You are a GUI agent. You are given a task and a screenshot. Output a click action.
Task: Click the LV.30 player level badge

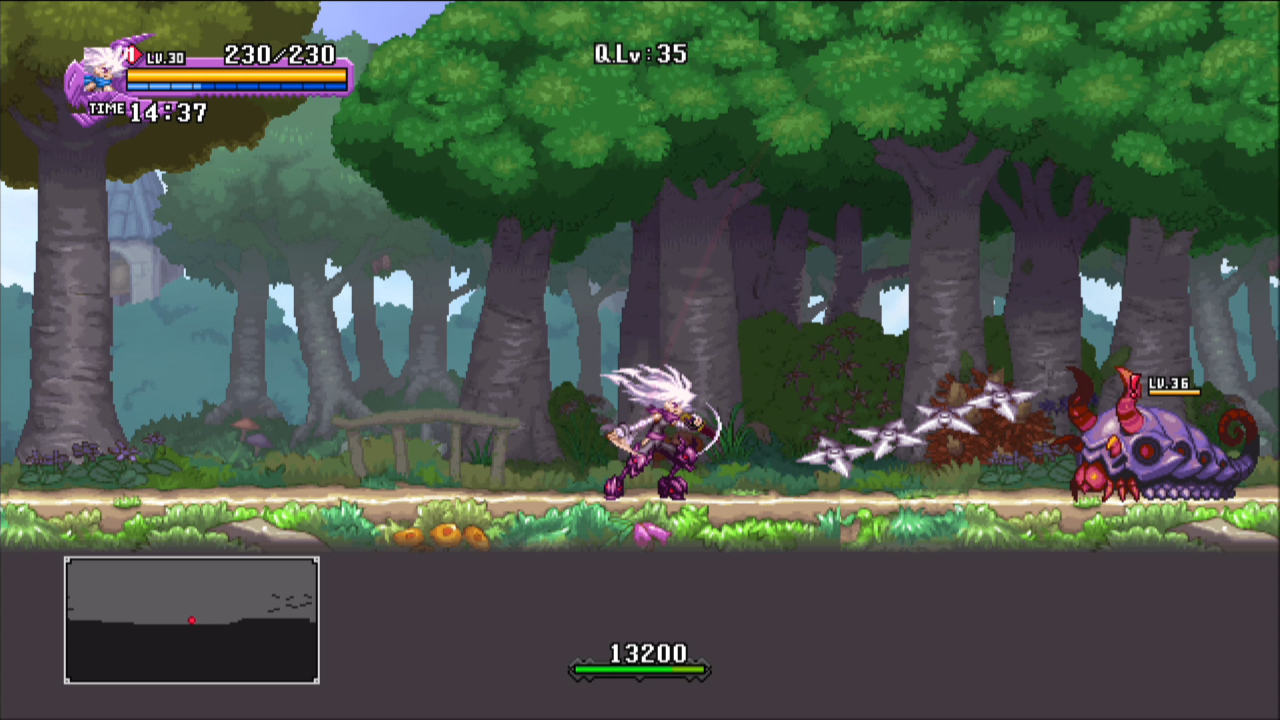pyautogui.click(x=165, y=57)
